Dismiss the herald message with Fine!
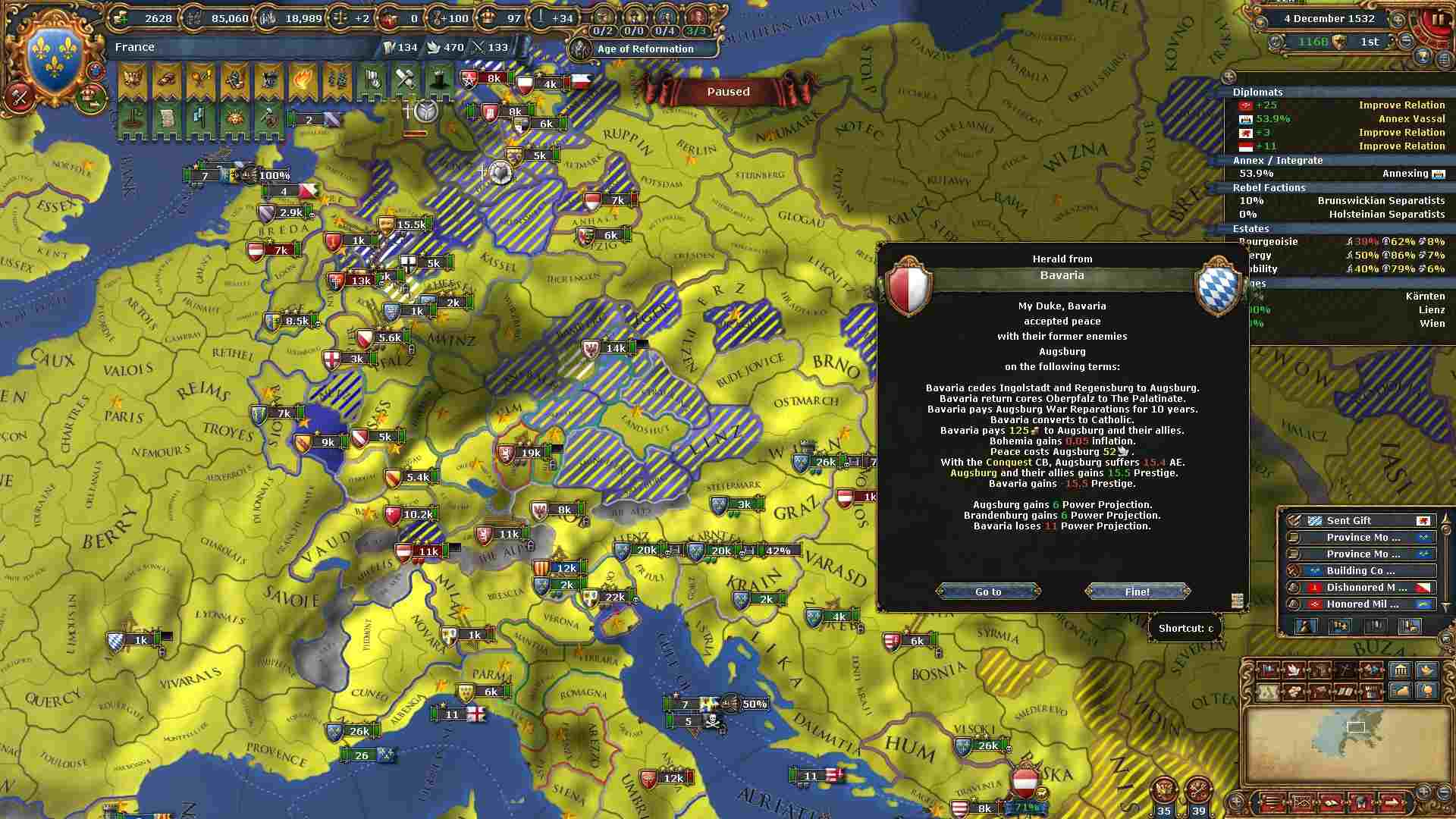 tap(1137, 591)
